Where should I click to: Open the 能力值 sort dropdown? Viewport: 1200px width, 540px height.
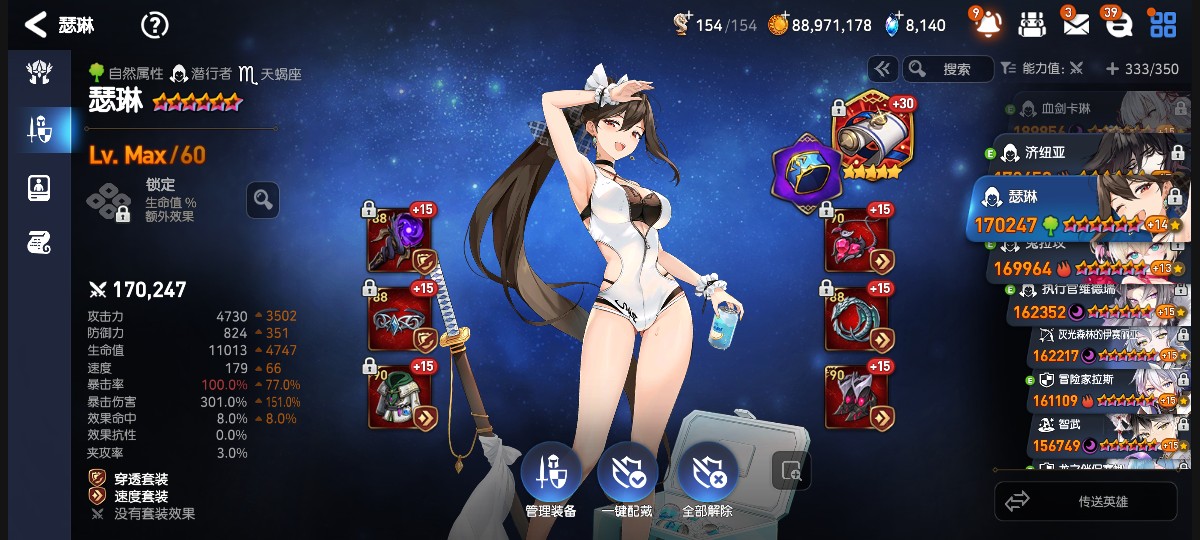pyautogui.click(x=1041, y=69)
